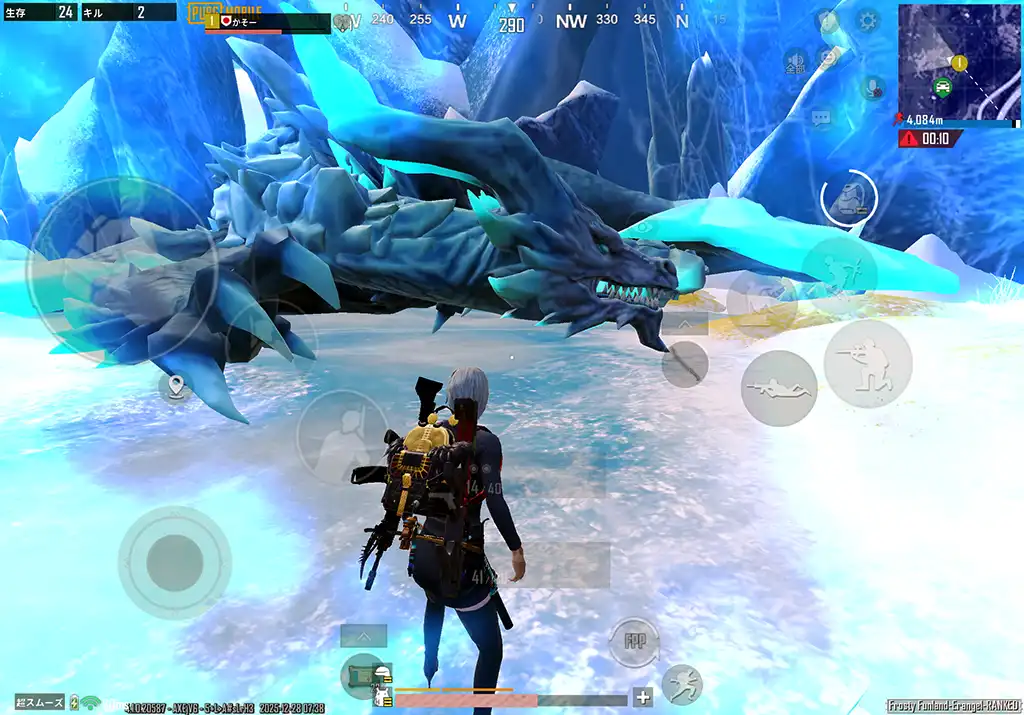Open the settings gear icon

coord(866,20)
